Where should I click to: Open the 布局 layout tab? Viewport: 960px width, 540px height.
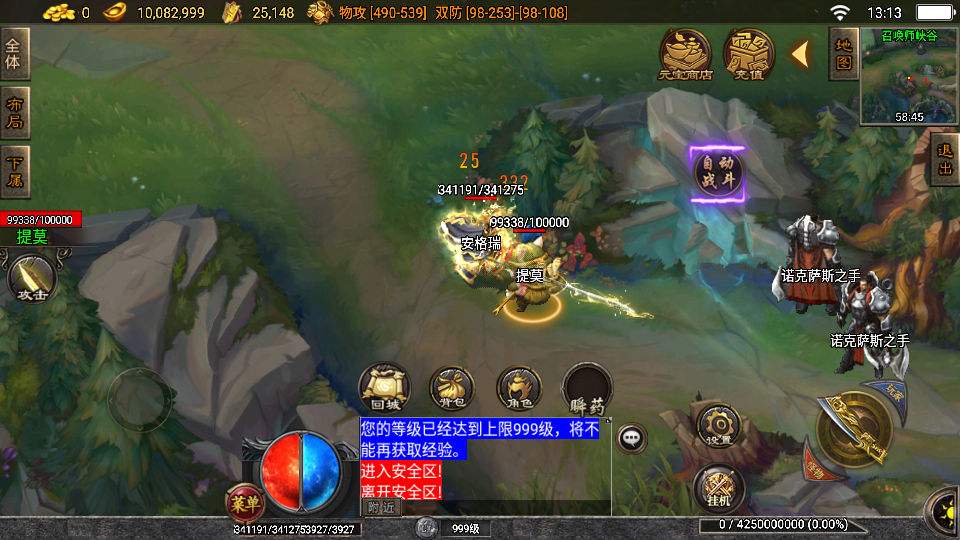tap(15, 112)
